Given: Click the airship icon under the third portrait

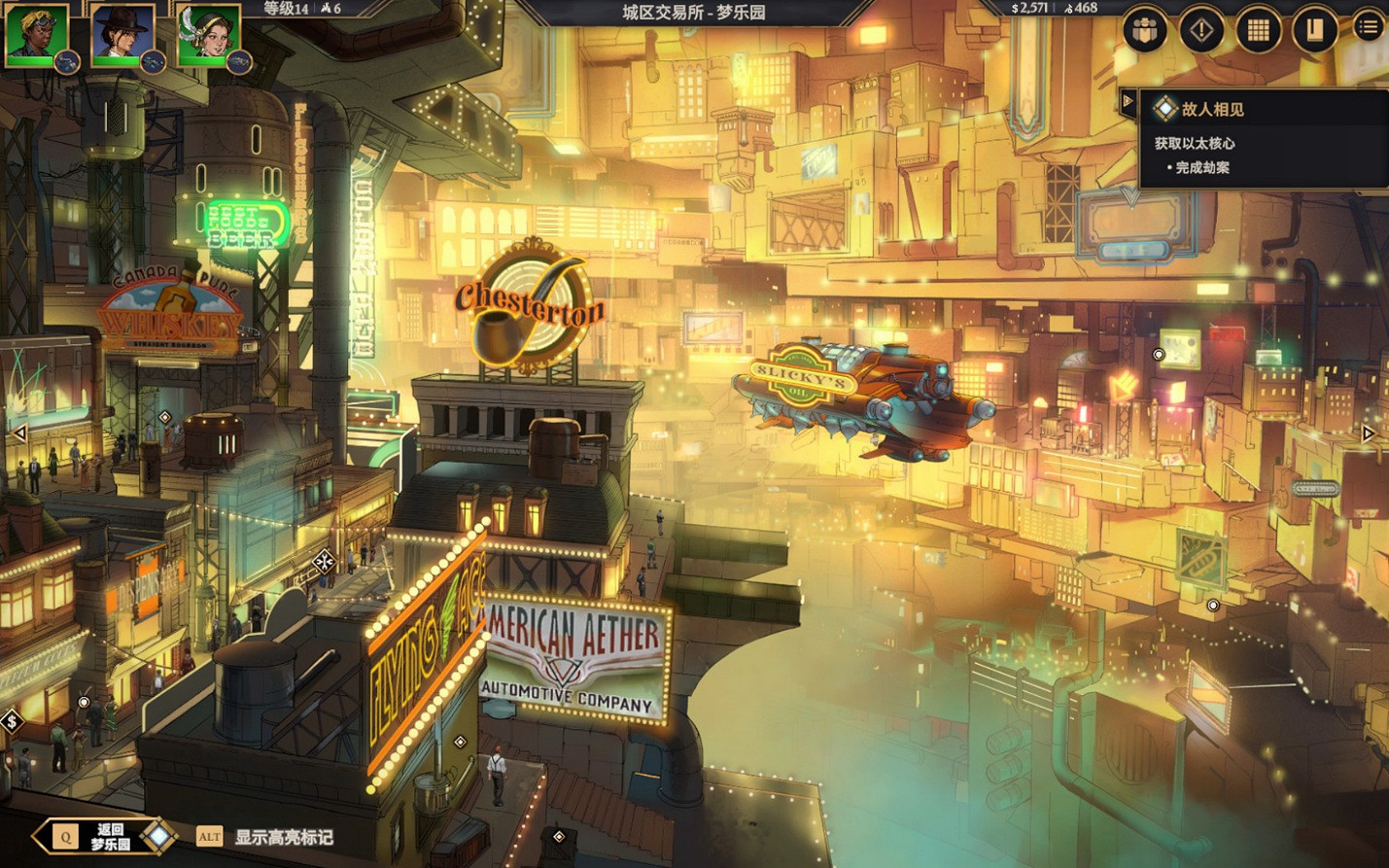Looking at the screenshot, I should [241, 61].
